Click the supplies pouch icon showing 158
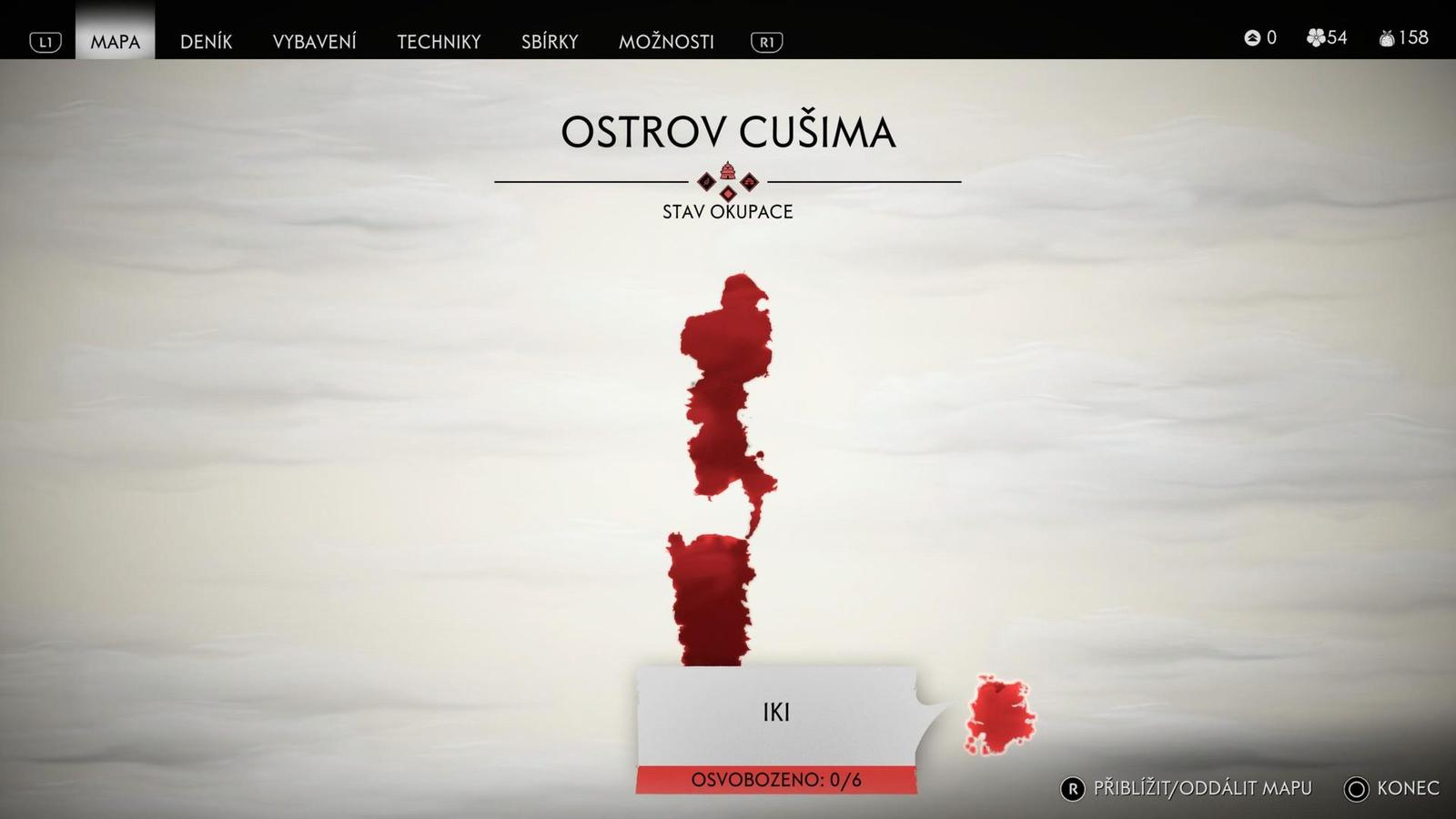The width and height of the screenshot is (1456, 819). click(1386, 38)
